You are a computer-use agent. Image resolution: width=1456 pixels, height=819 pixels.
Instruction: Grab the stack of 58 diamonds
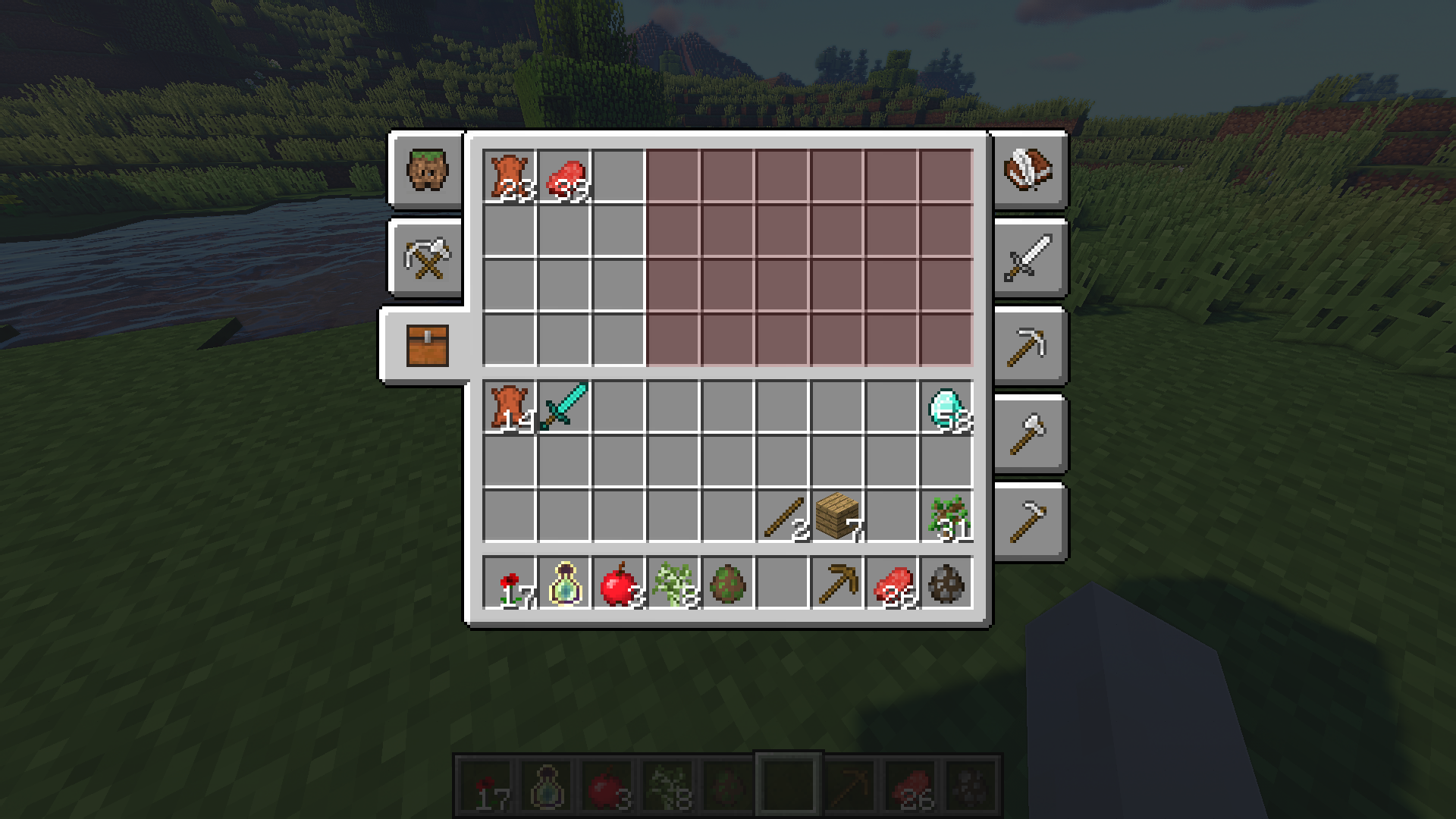(946, 406)
